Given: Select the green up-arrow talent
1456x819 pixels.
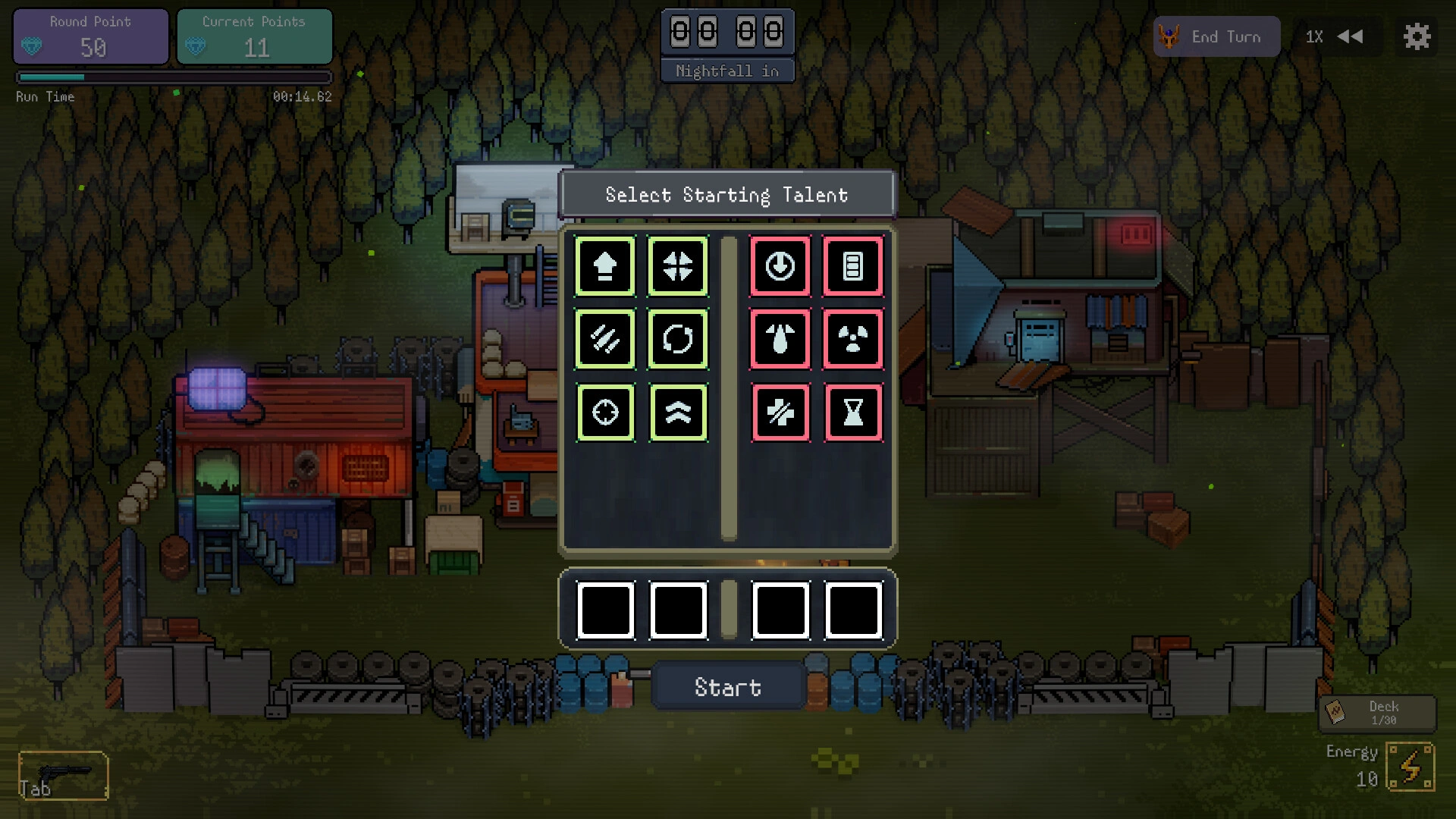Looking at the screenshot, I should (x=604, y=266).
